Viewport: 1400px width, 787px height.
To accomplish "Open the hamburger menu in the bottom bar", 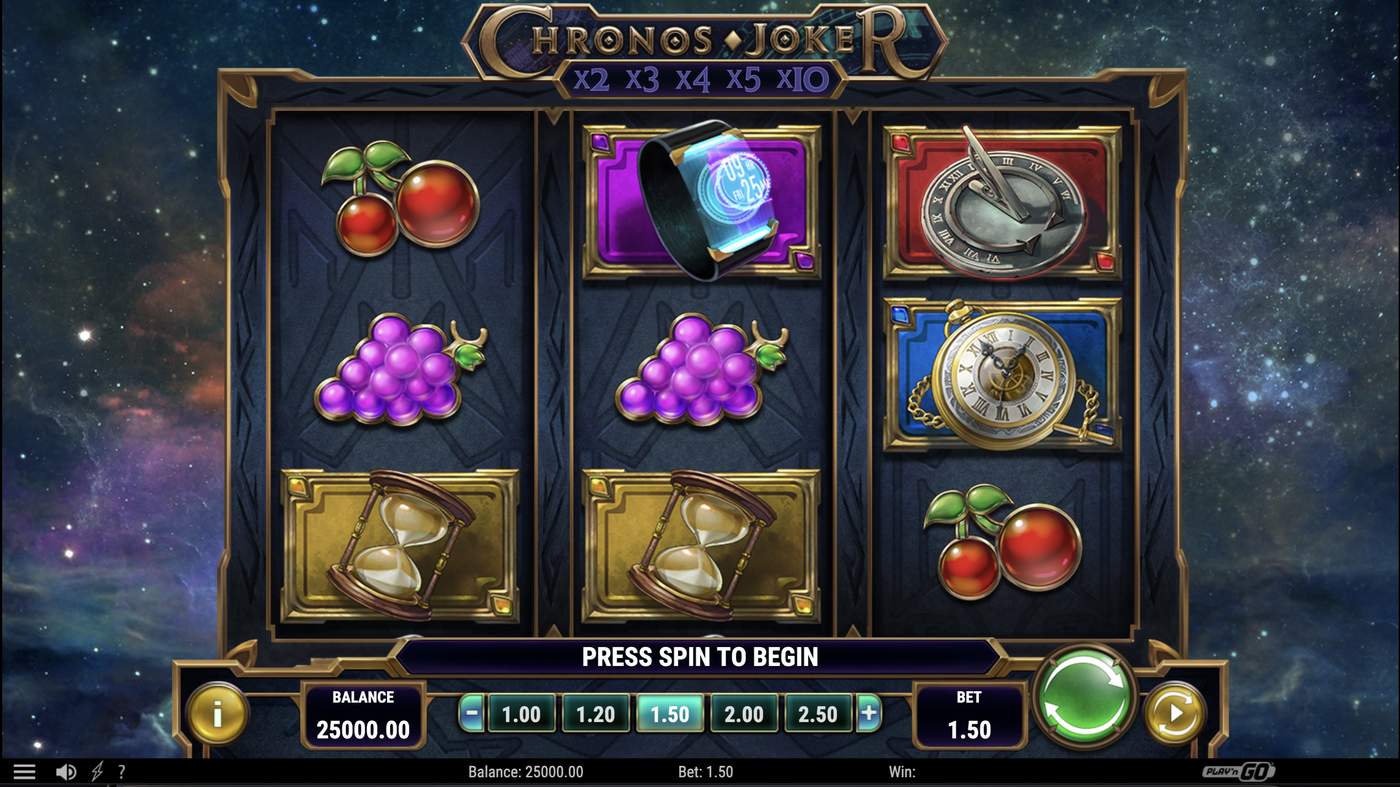I will point(24,771).
